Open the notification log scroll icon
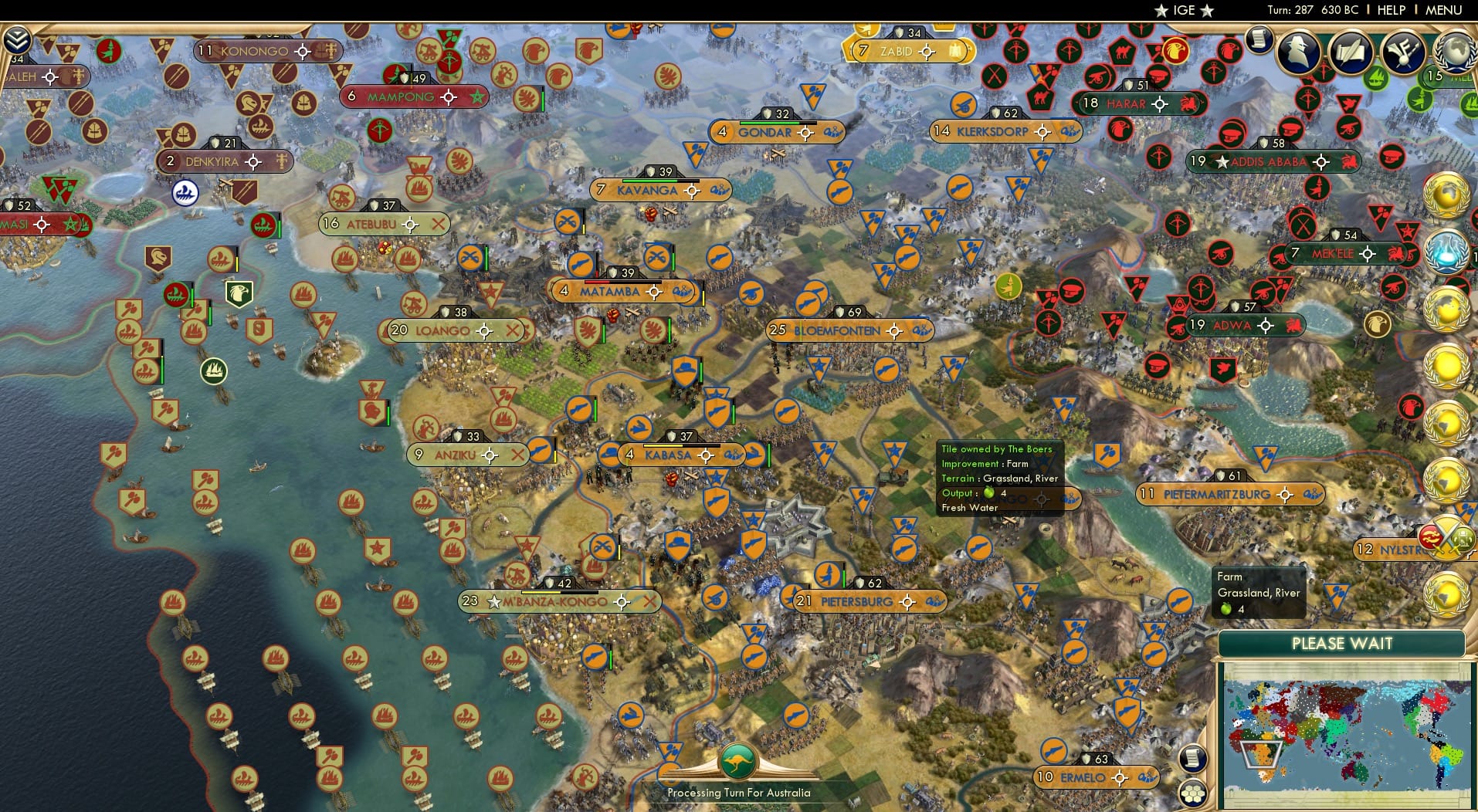Viewport: 1478px width, 812px height. (1257, 40)
